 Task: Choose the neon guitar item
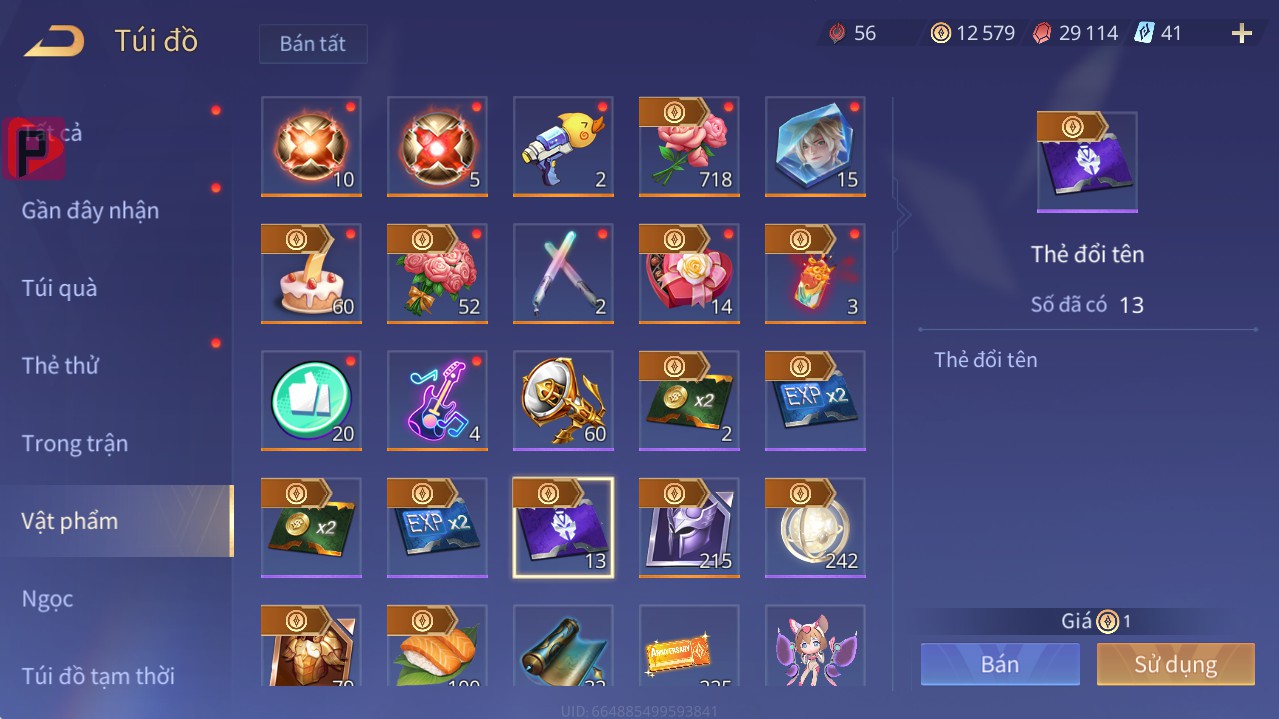pos(437,401)
